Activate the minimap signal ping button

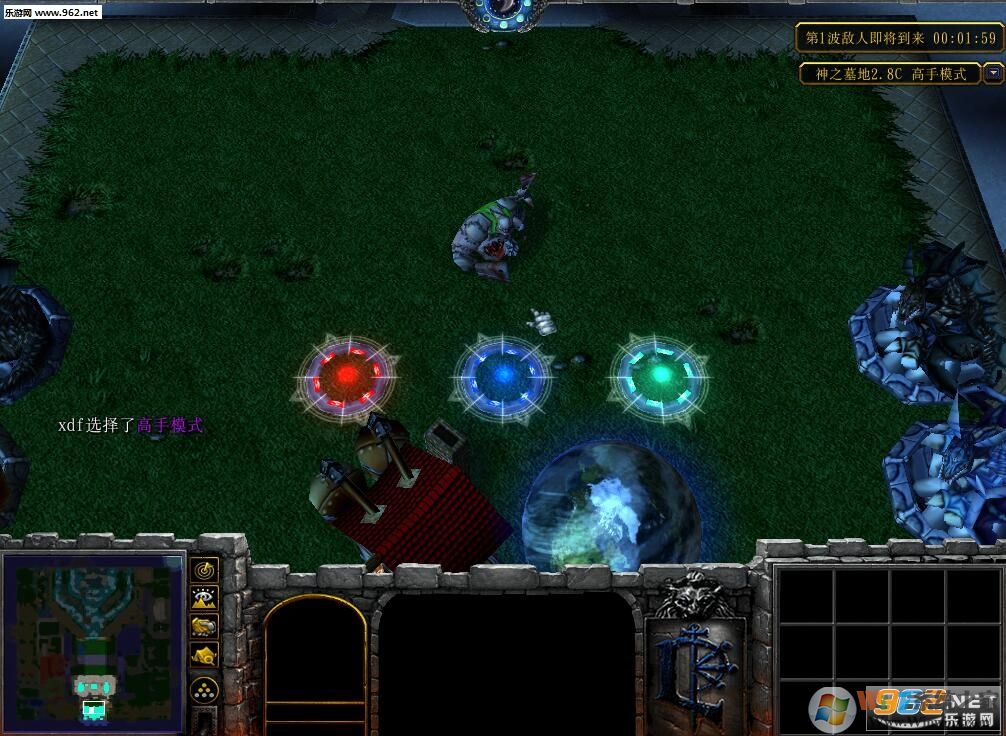(x=205, y=570)
